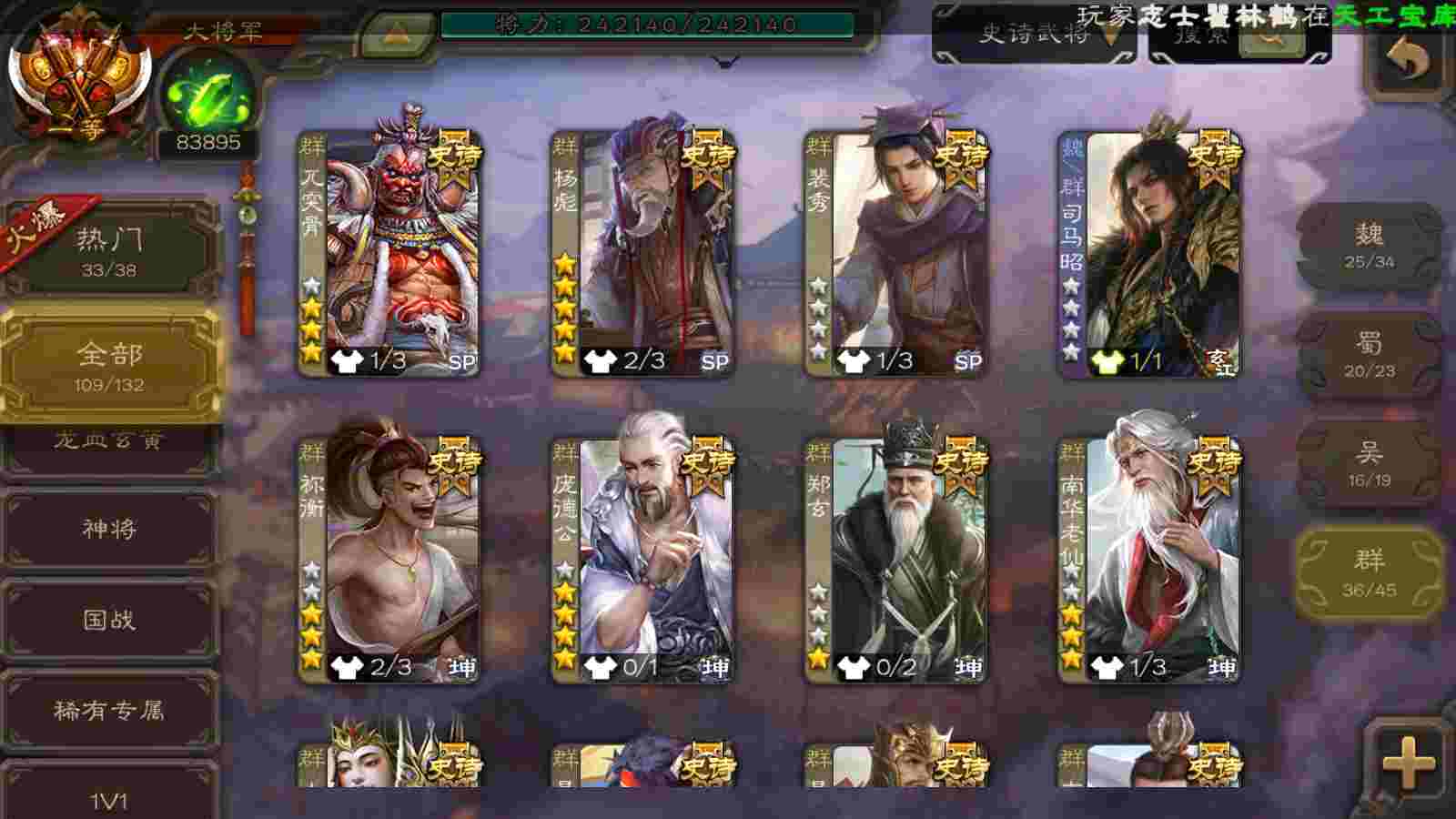The width and height of the screenshot is (1456, 819).
Task: Tap the golden plus button
Action: pos(1407,763)
